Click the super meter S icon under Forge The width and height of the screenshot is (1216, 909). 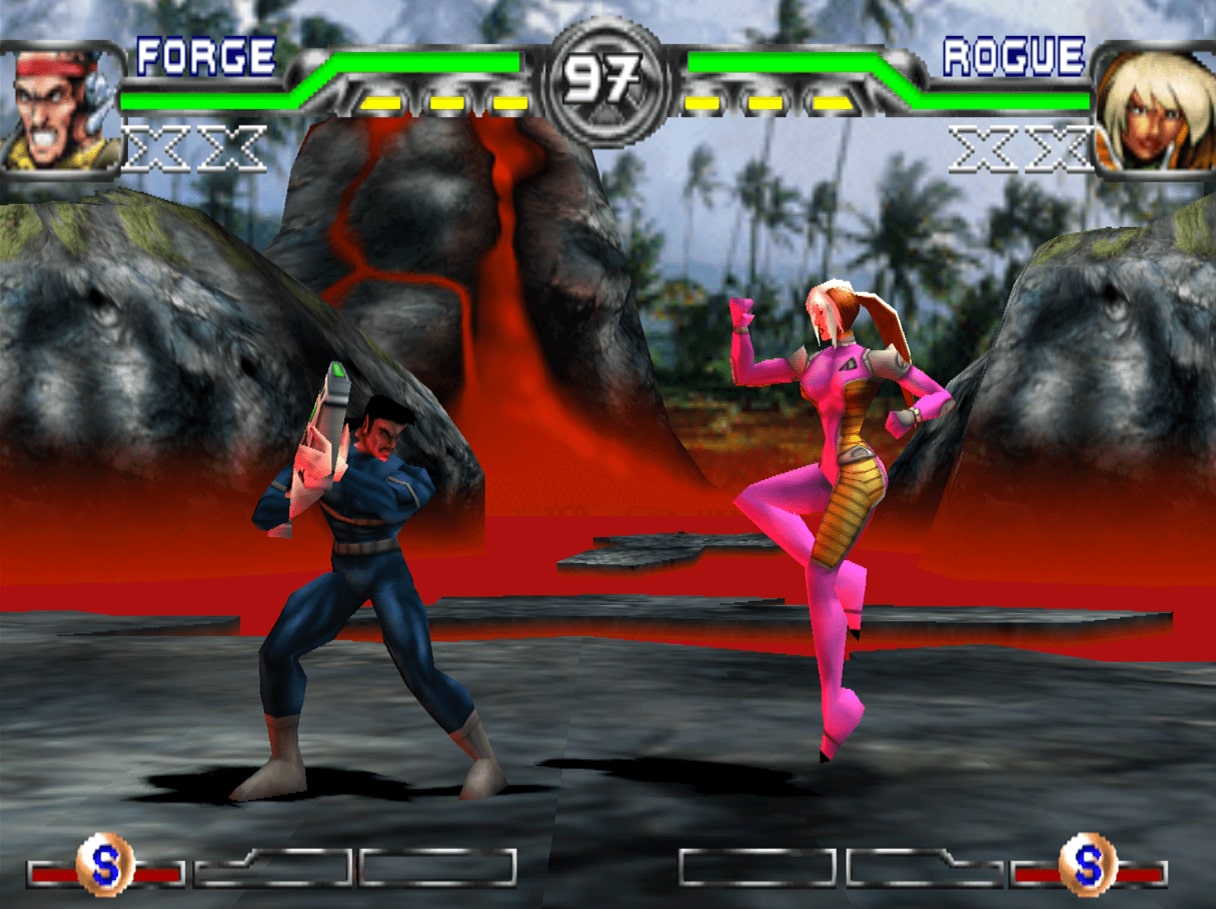105,864
